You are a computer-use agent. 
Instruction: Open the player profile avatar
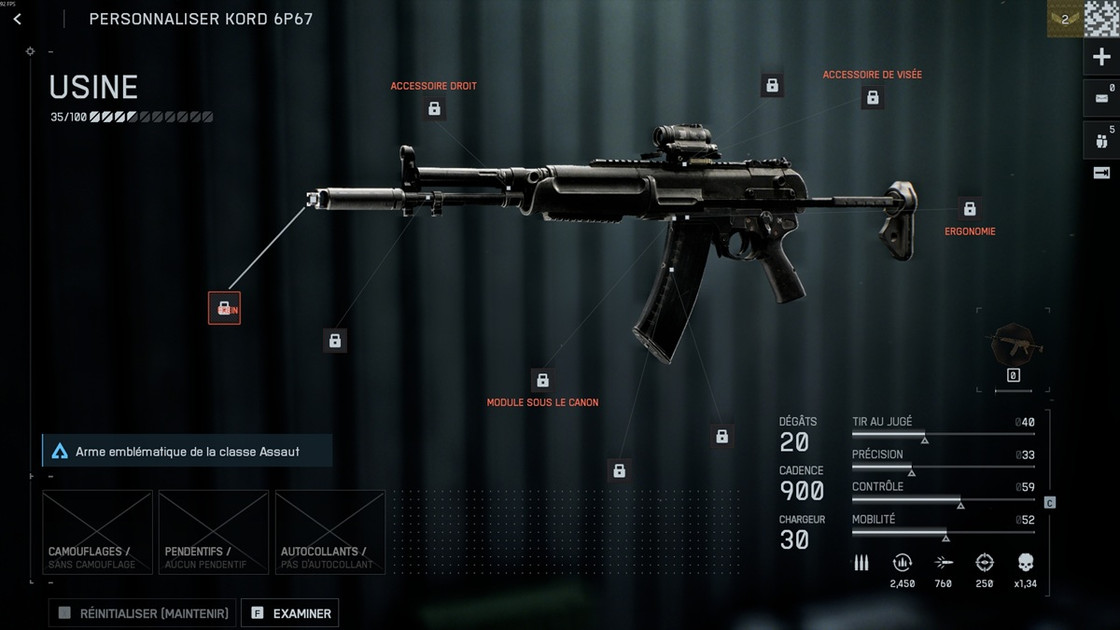pyautogui.click(x=1101, y=18)
